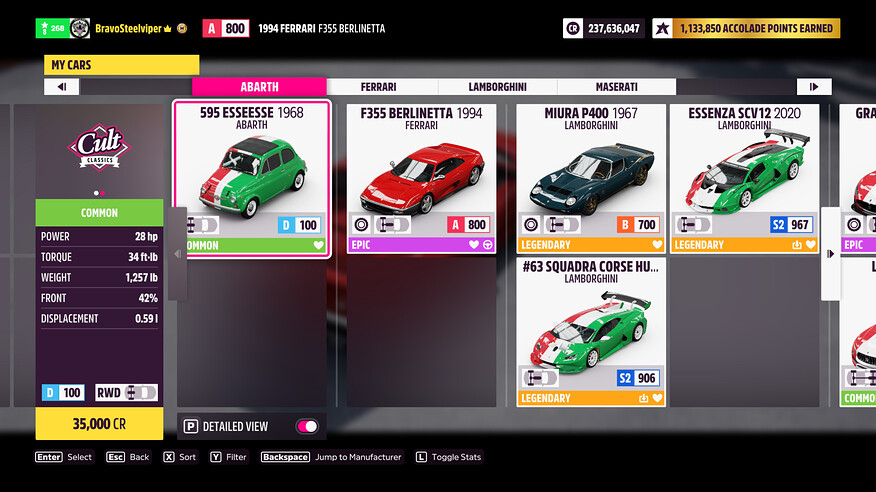Click the next manufacturer arrow button
876x492 pixels.
pyautogui.click(x=814, y=87)
